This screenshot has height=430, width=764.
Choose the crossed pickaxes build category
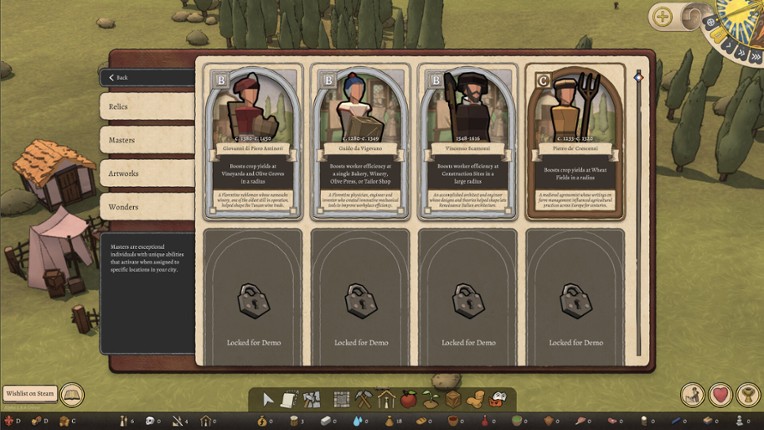point(364,399)
